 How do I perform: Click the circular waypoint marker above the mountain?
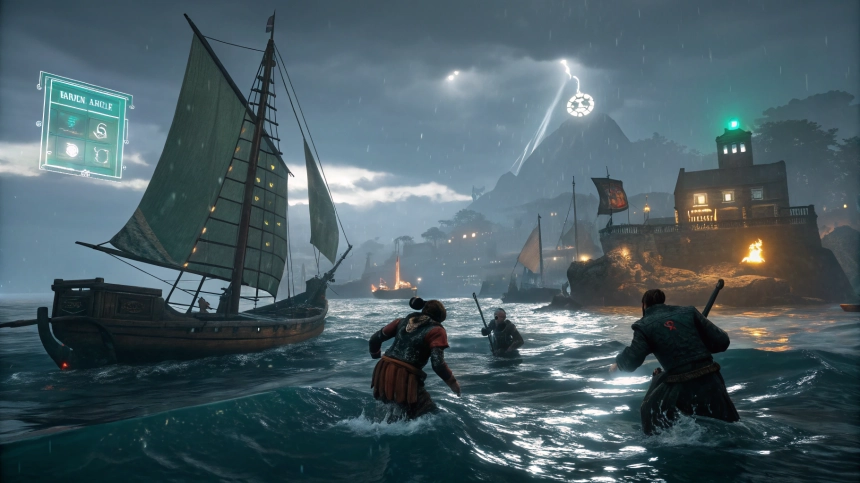point(580,104)
